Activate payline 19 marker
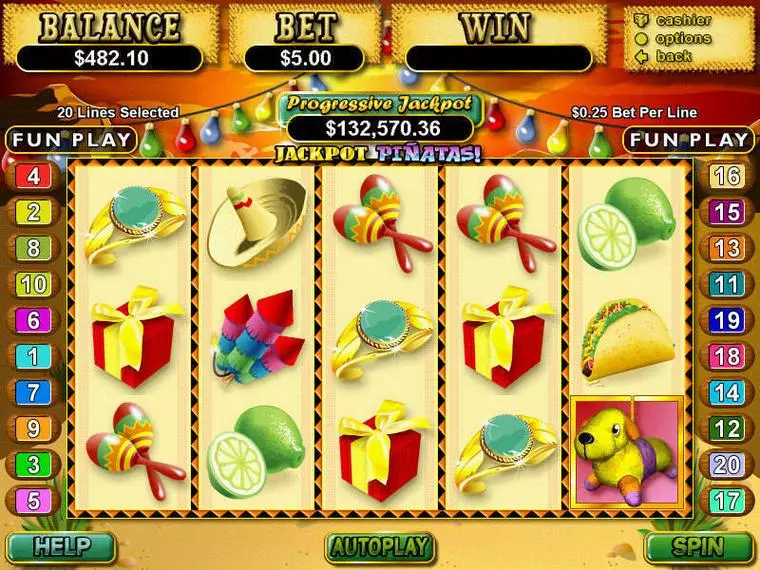 [727, 321]
